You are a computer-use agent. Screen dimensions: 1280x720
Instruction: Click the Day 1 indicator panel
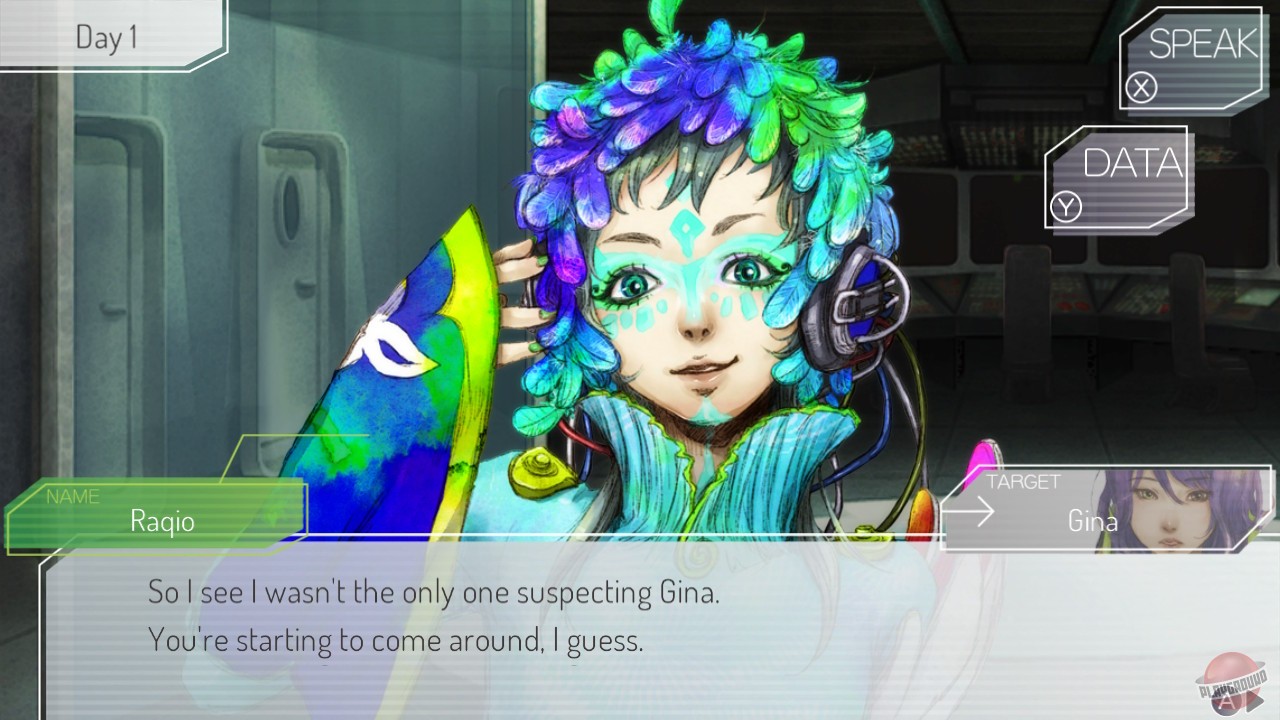click(x=105, y=38)
